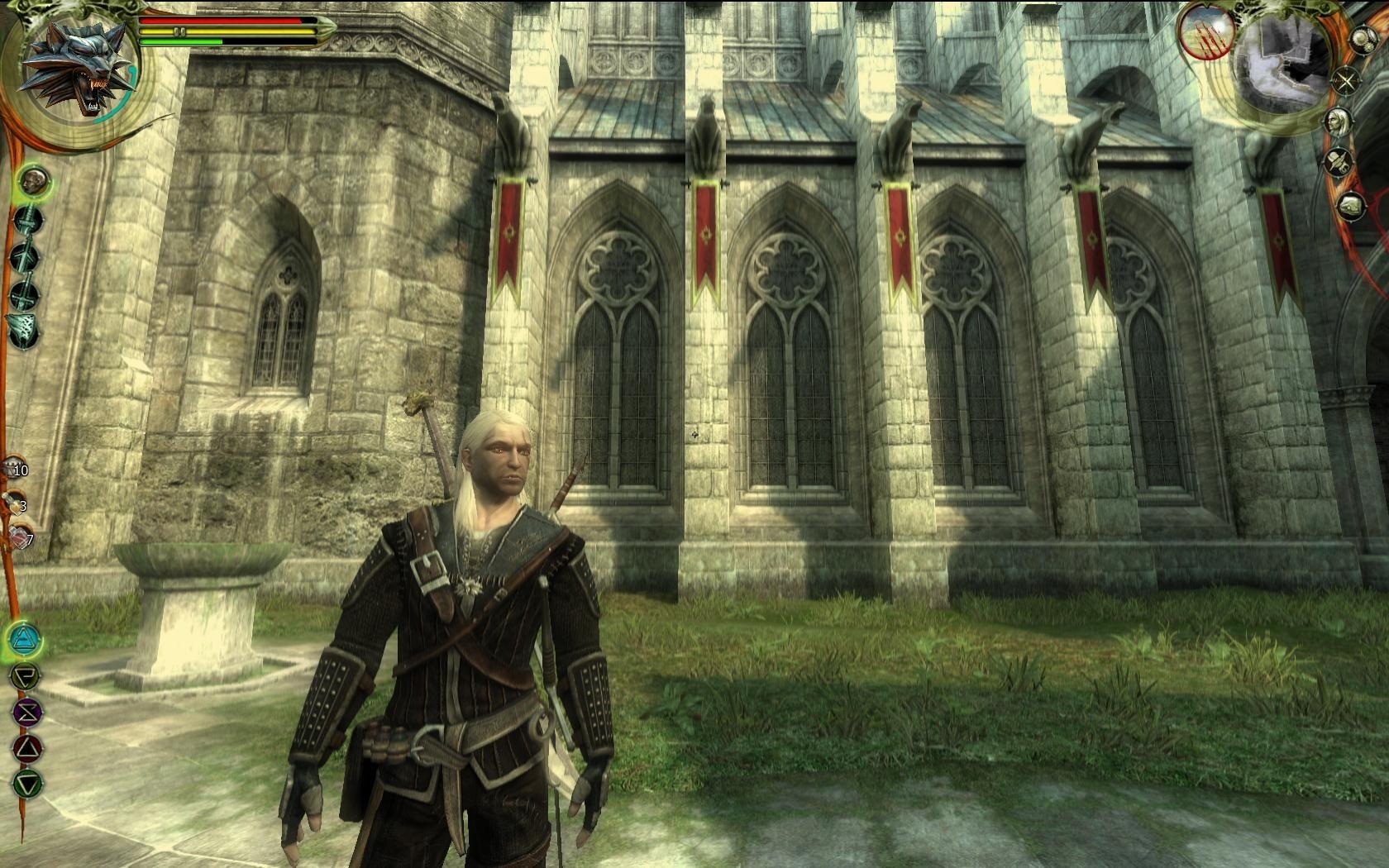This screenshot has height=868, width=1389.
Task: Select the group style sword icon
Action: click(24, 290)
